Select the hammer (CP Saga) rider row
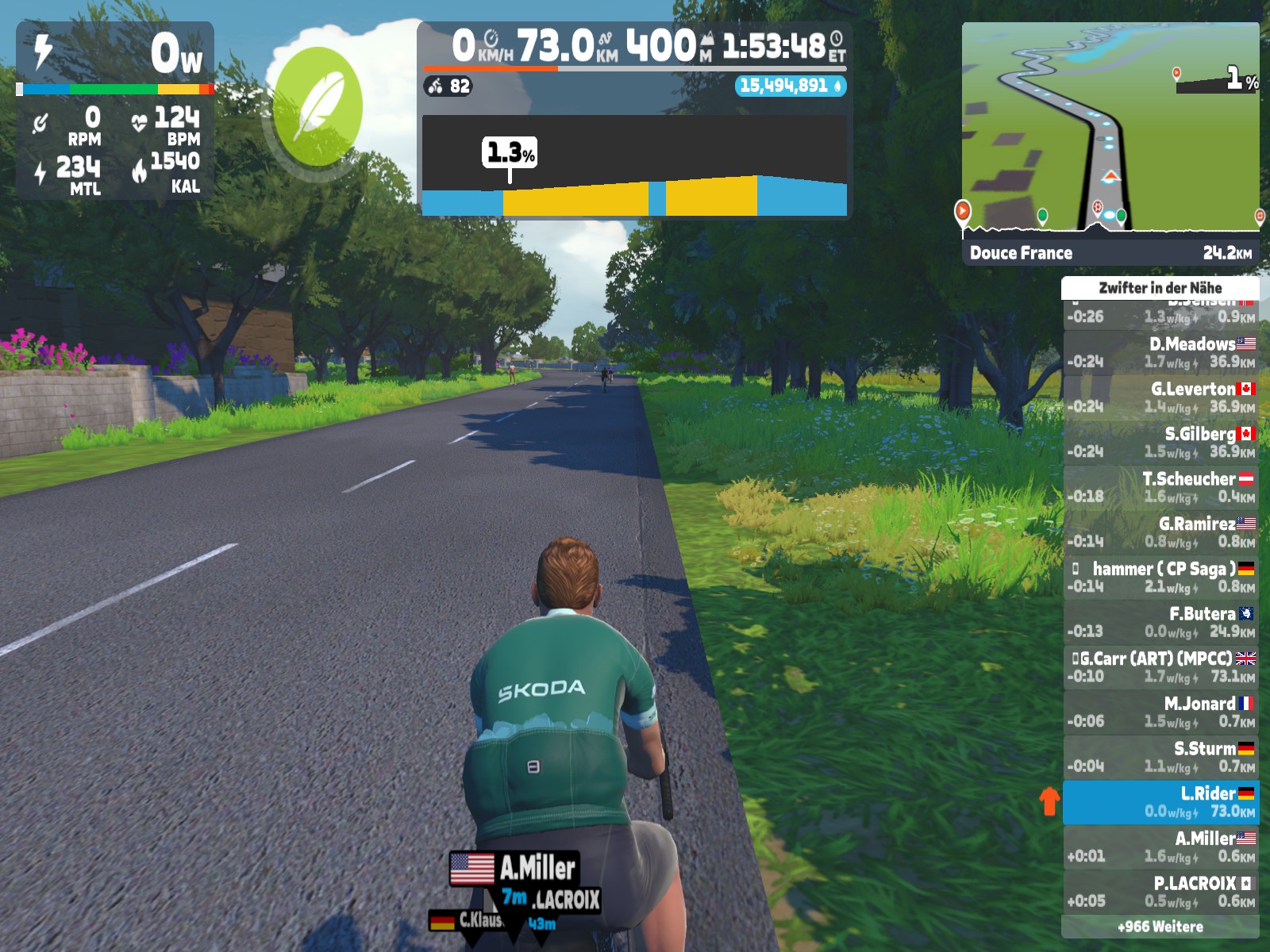 1160,578
